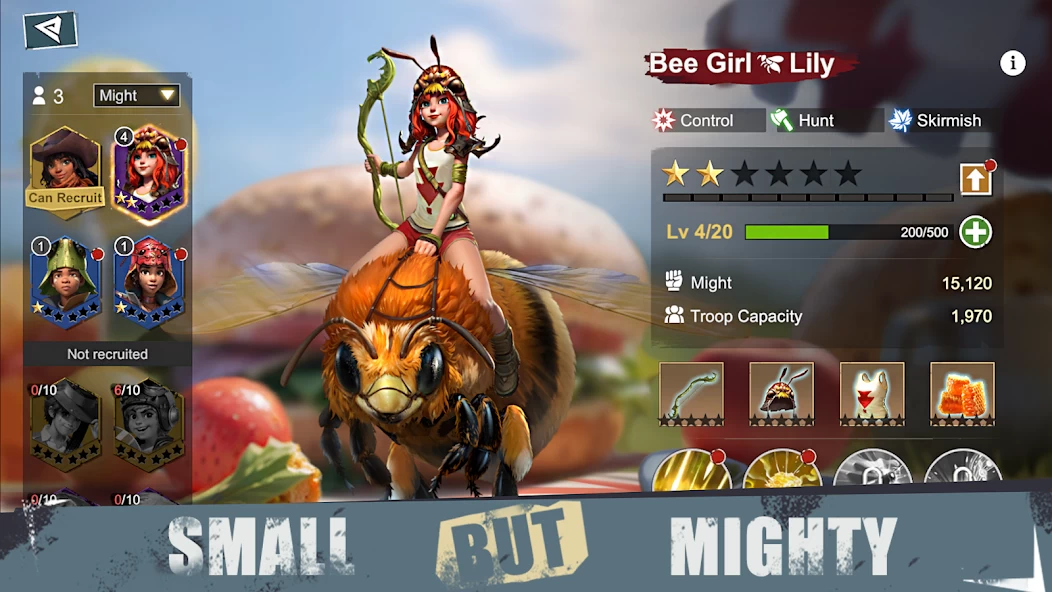Upgrade star rank with the orange arrow button
Viewport: 1052px width, 592px height.
pyautogui.click(x=976, y=179)
